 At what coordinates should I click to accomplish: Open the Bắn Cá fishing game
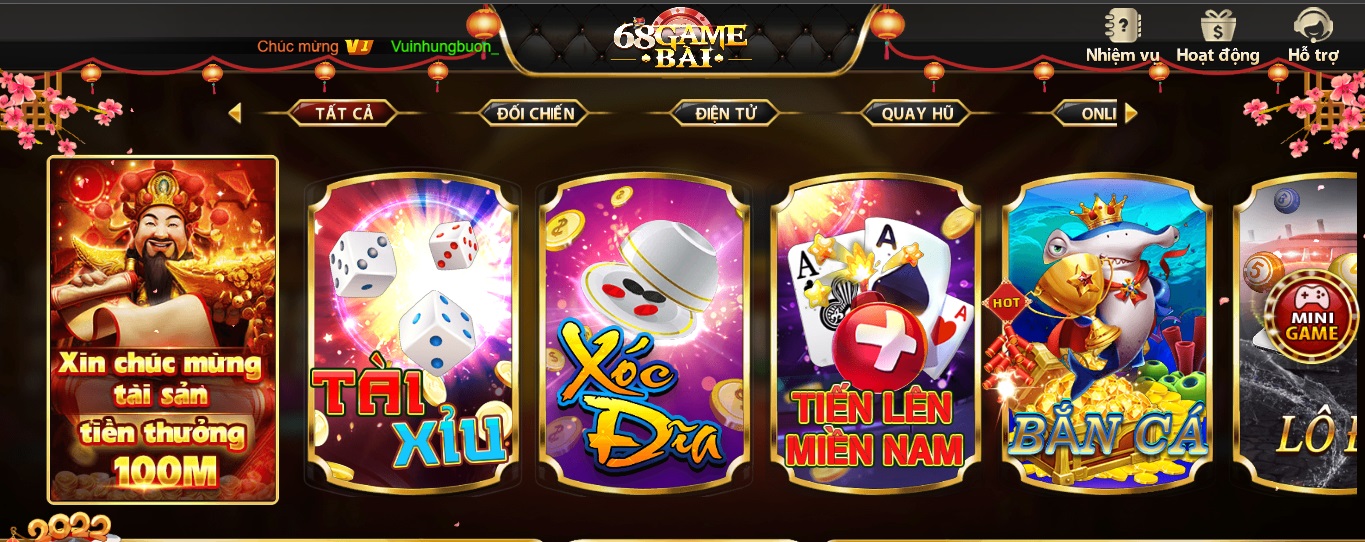pyautogui.click(x=1107, y=335)
